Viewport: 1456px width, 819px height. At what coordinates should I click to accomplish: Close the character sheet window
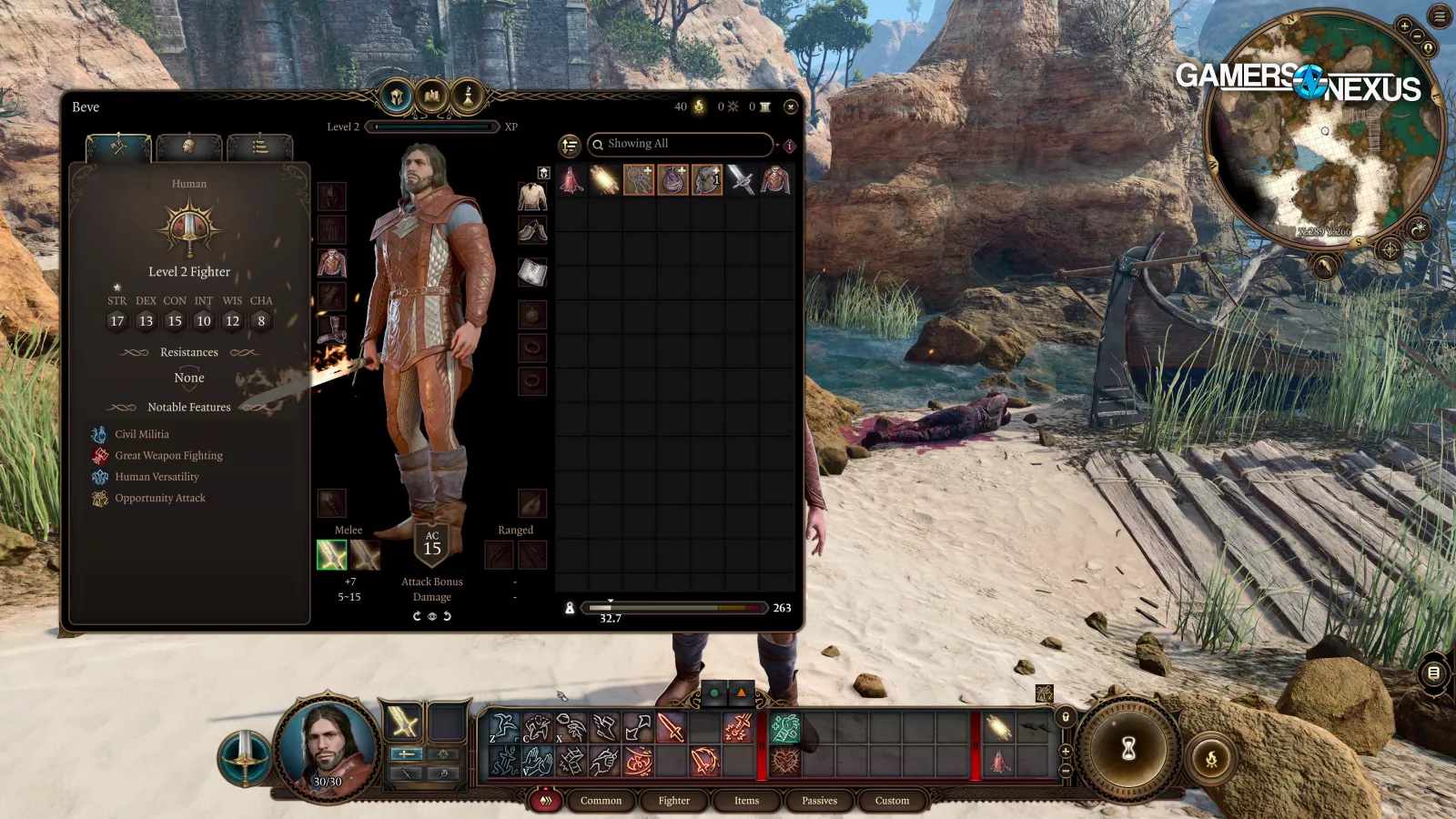coord(791,106)
